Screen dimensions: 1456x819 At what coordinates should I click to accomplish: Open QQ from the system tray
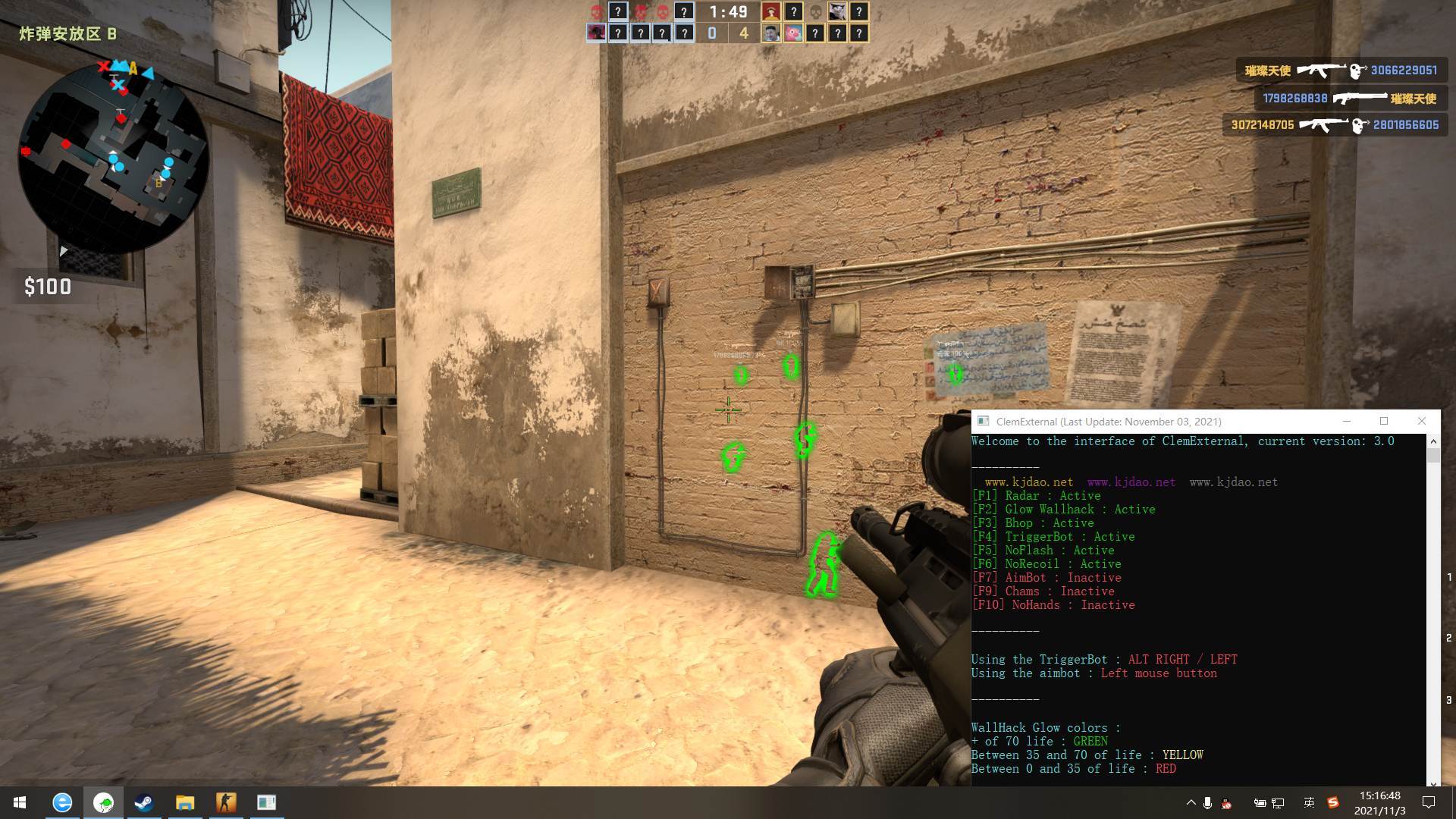coord(1226,802)
